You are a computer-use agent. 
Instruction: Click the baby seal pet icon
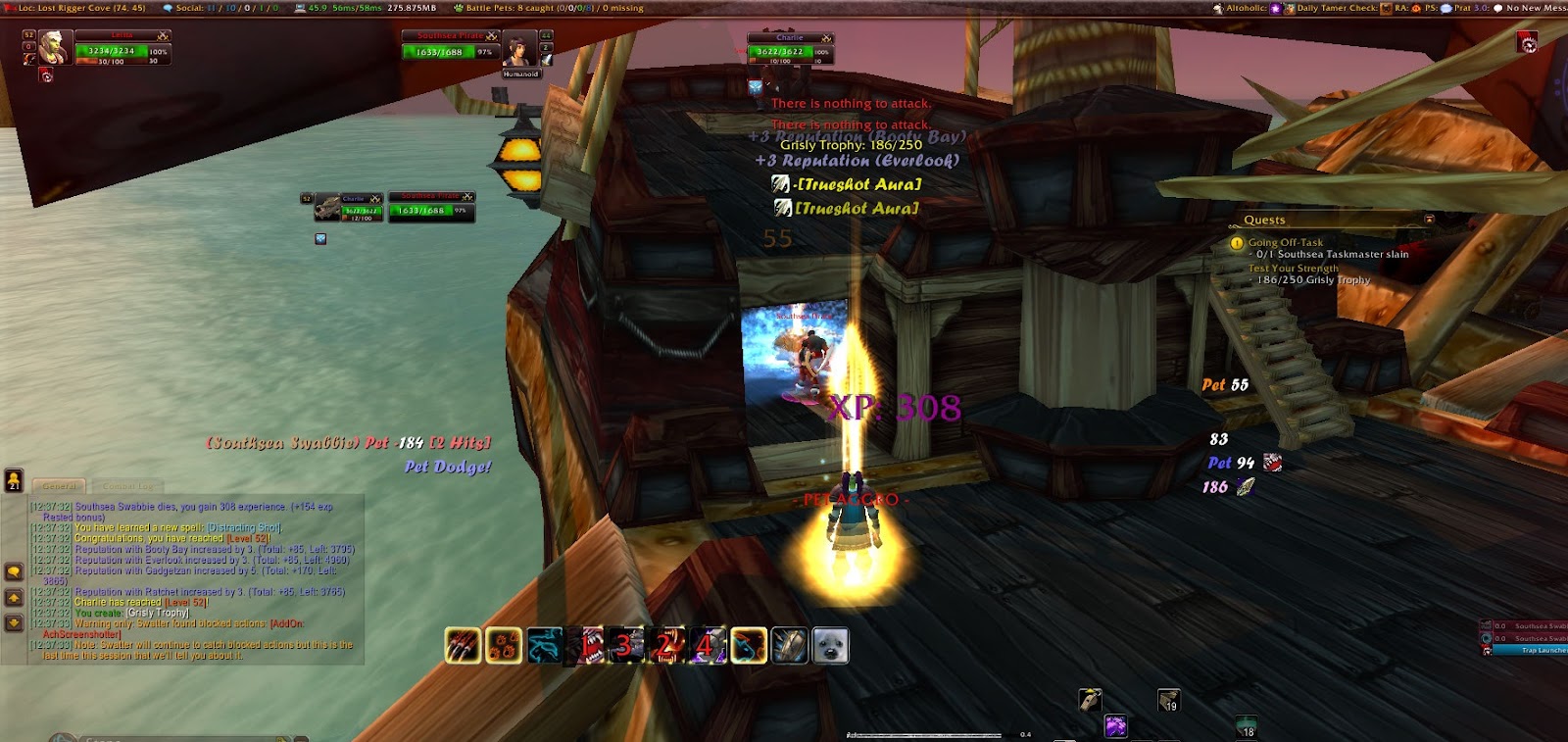[831, 646]
